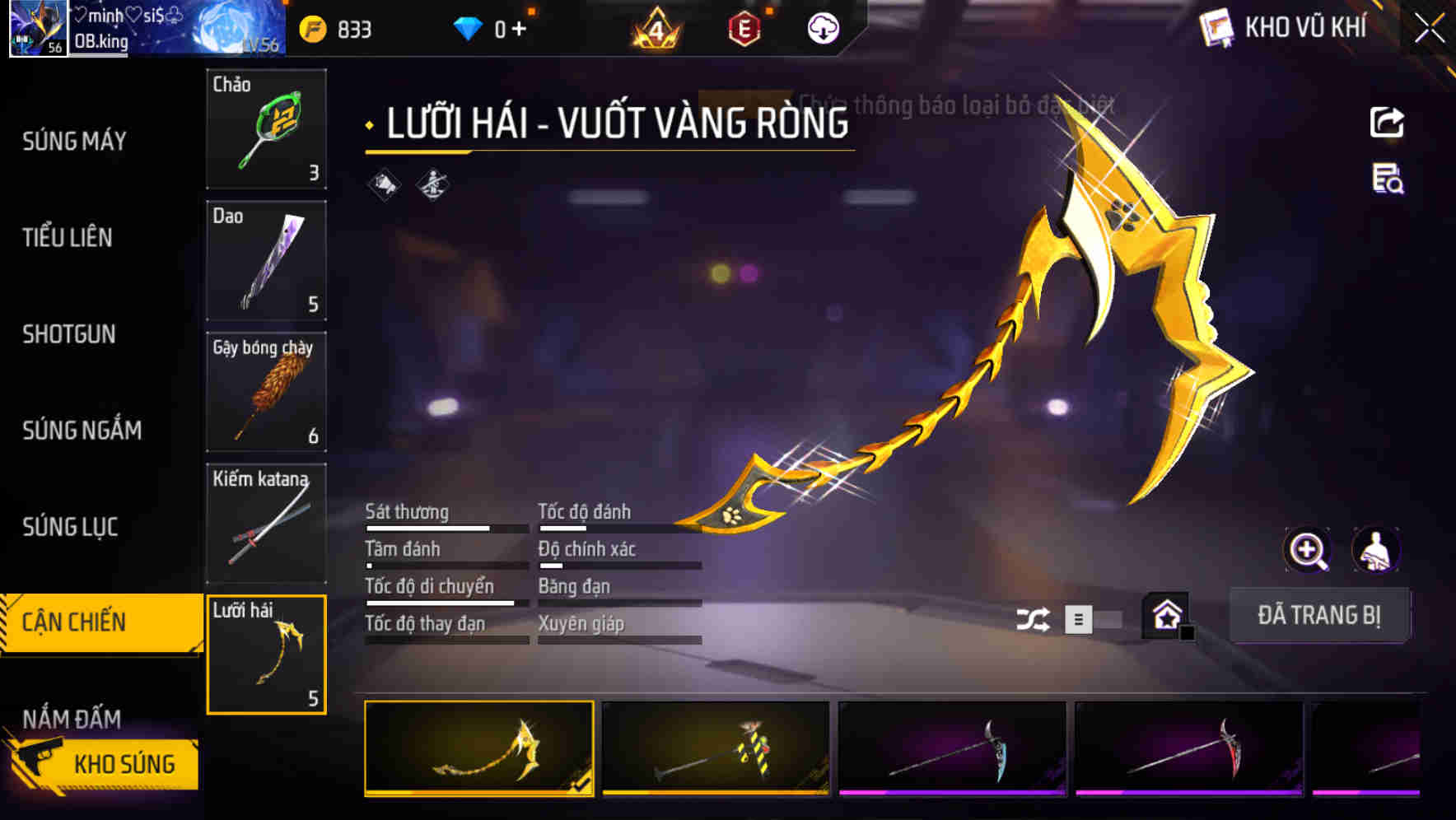The image size is (1456, 820).
Task: Open the share icon for the scythe
Action: (1387, 122)
